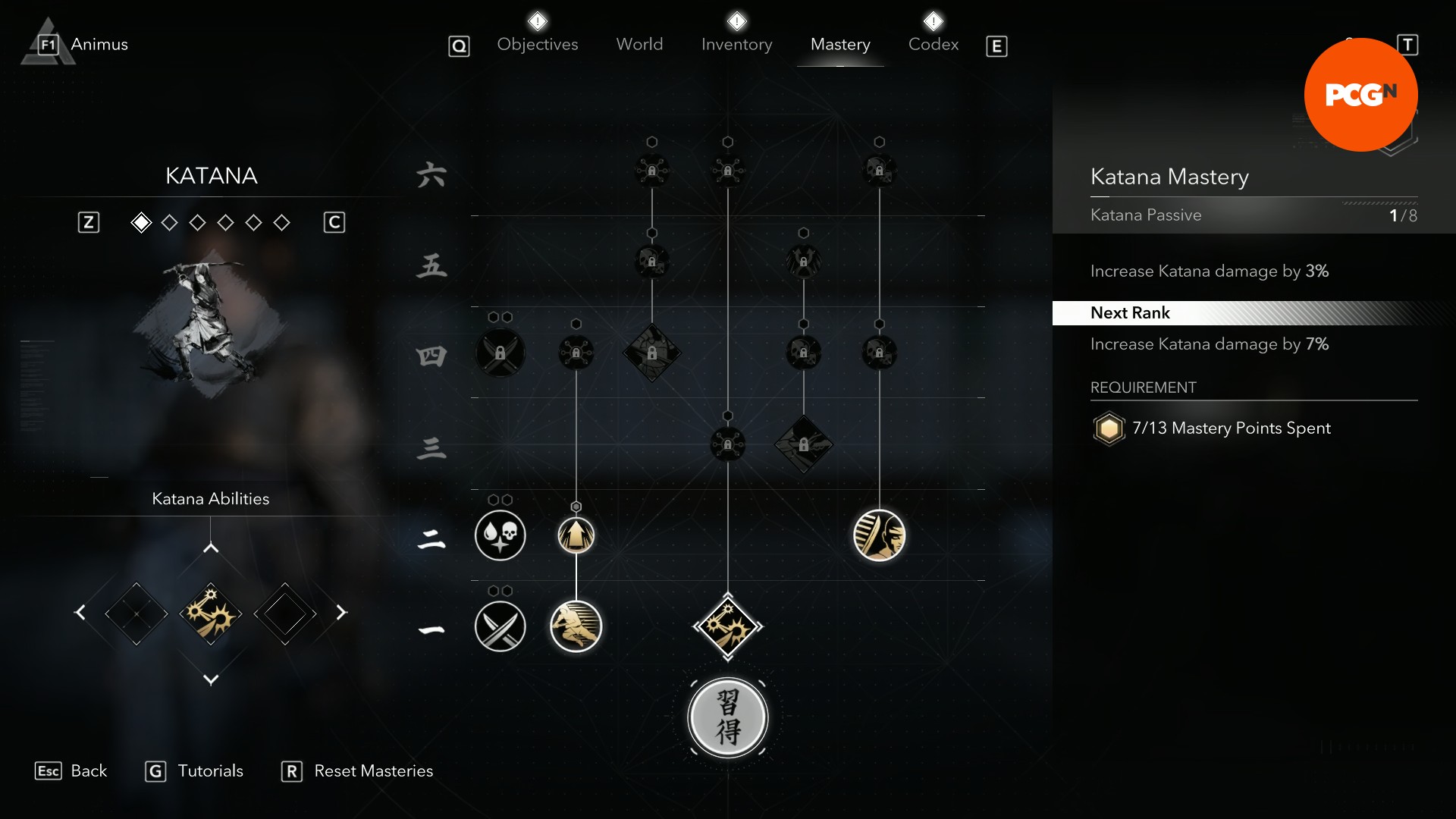Open the Objectives tab
This screenshot has height=819, width=1456.
tap(537, 45)
